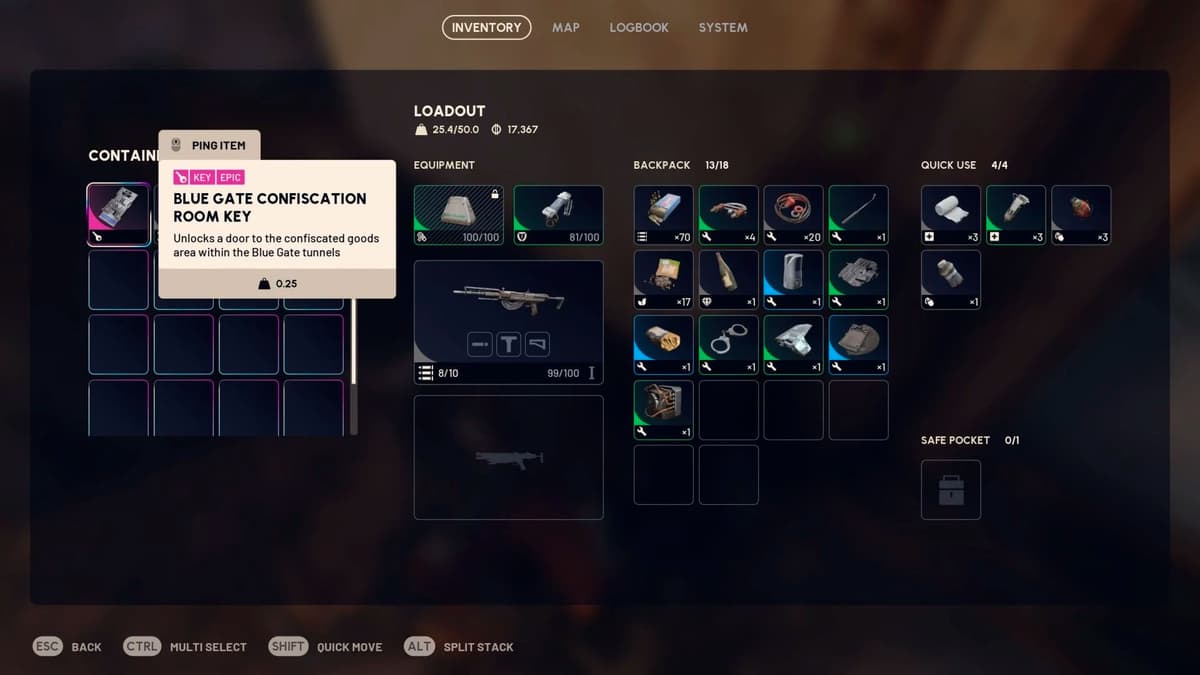Select the syringe injector in quick use

1016,214
